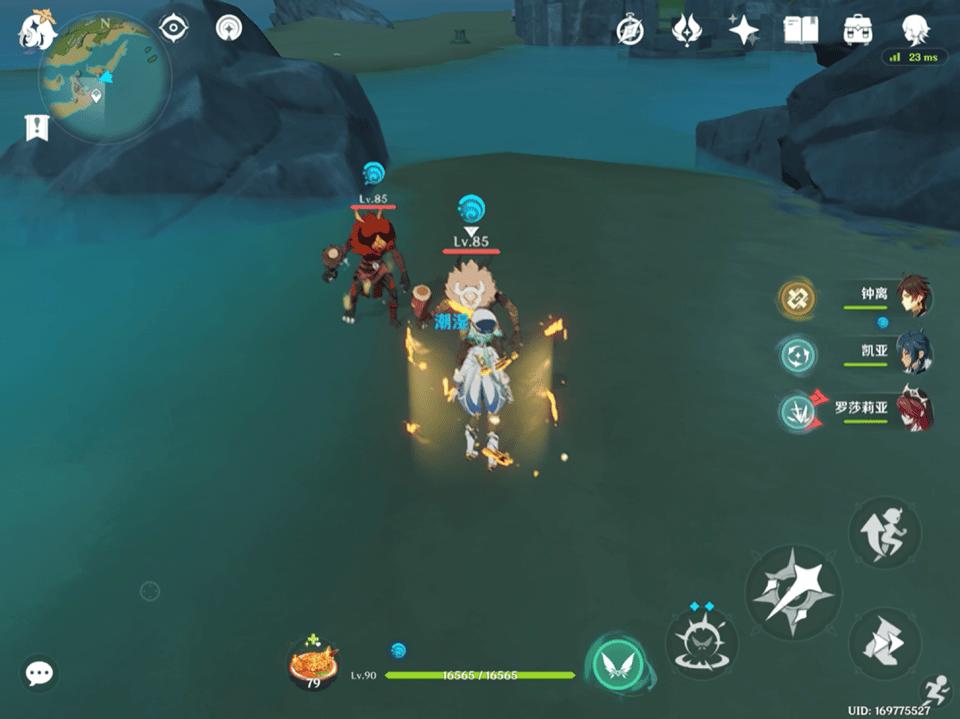Open the Battle Pass winged icon
The width and height of the screenshot is (960, 719).
[x=687, y=31]
